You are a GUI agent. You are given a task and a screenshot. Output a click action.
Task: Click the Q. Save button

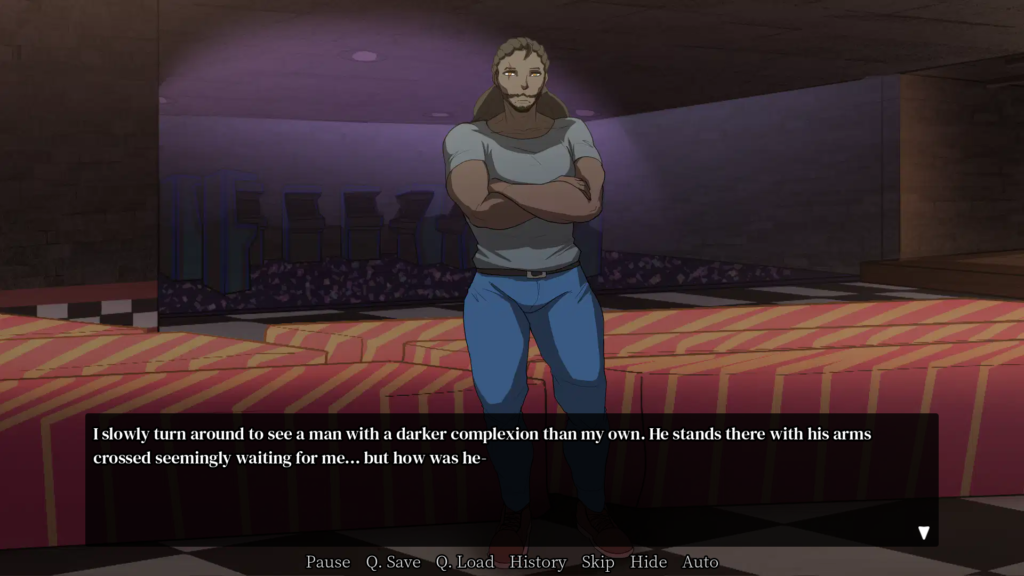pos(393,562)
